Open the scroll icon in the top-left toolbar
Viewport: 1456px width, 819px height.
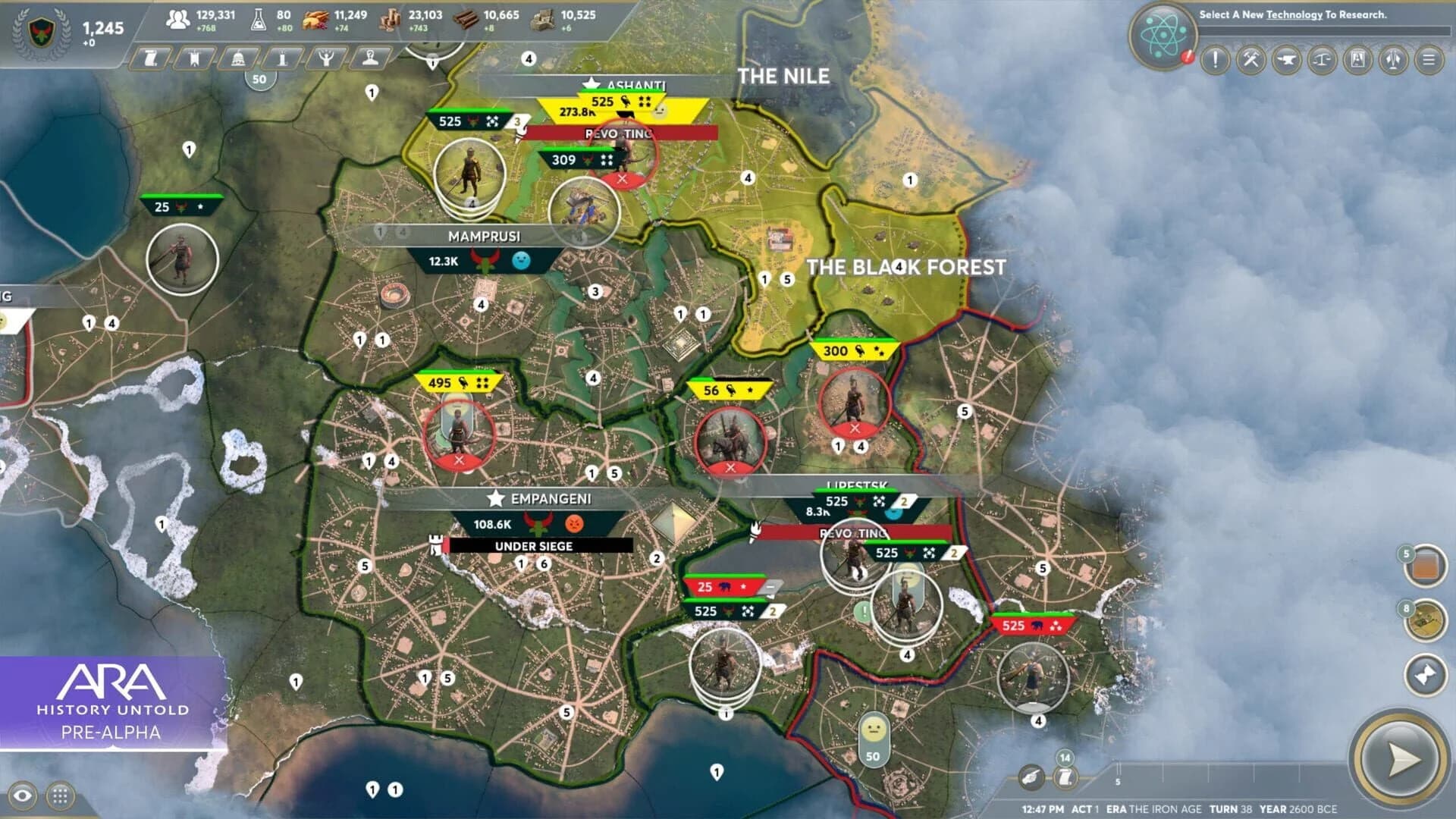click(x=150, y=58)
